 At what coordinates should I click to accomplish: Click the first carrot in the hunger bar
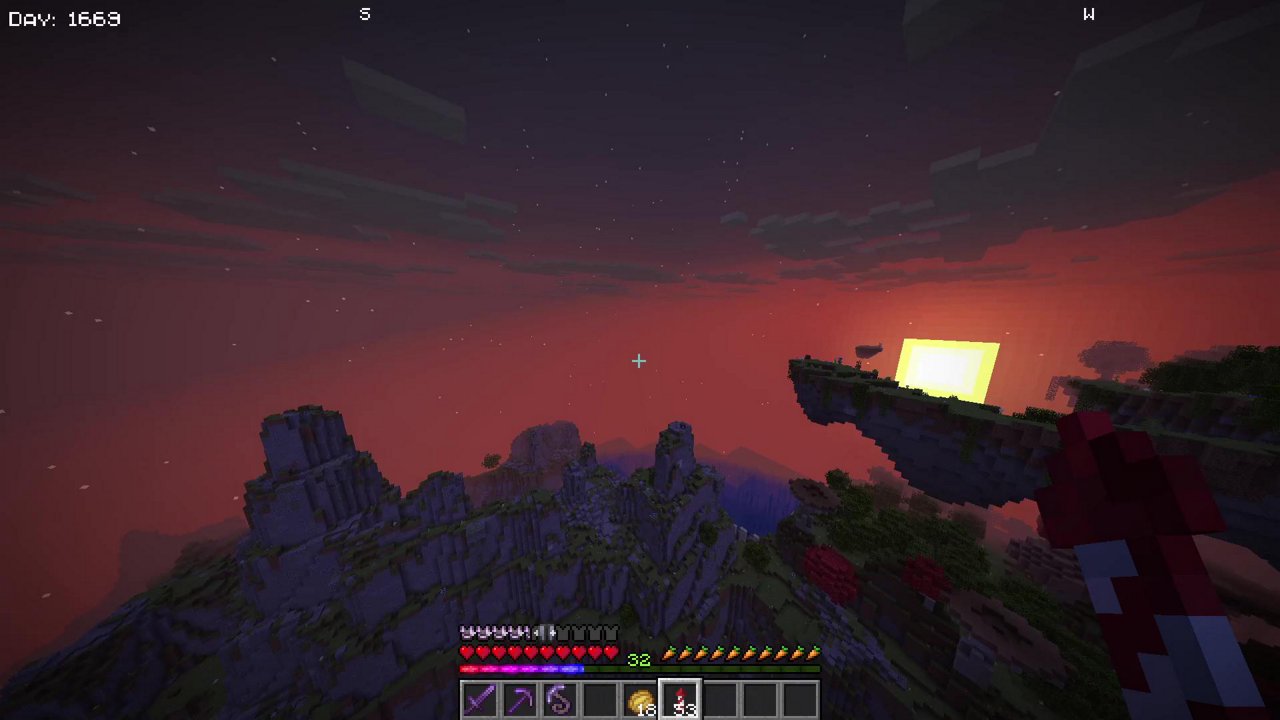tap(671, 655)
